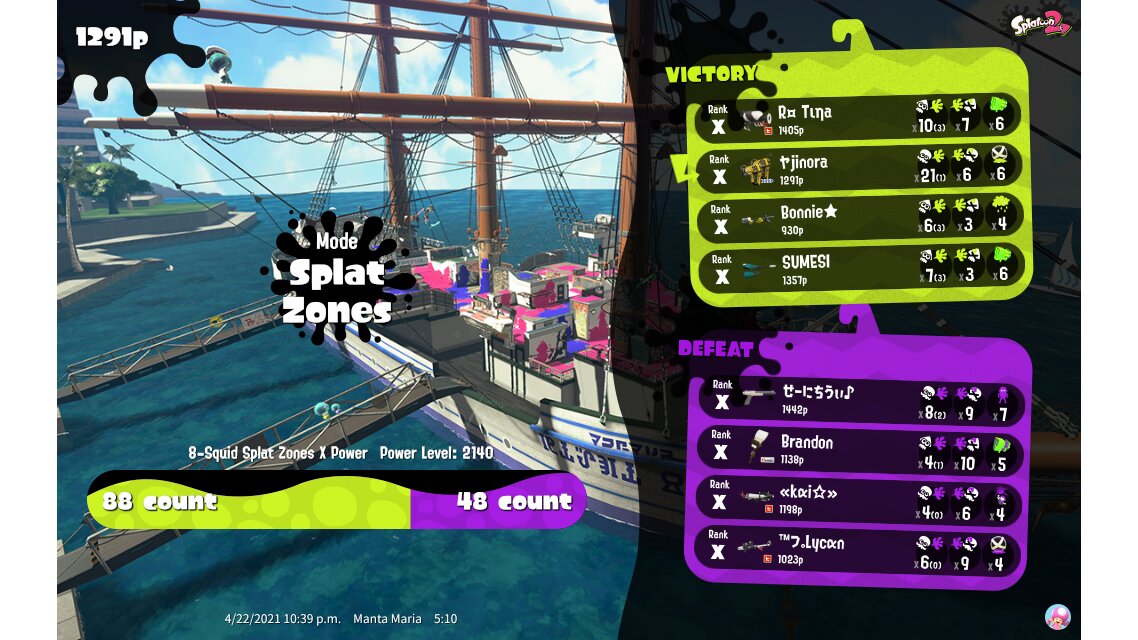The height and width of the screenshot is (640, 1138).
Task: Select Bonnie's row on the victory team
Action: [x=858, y=218]
